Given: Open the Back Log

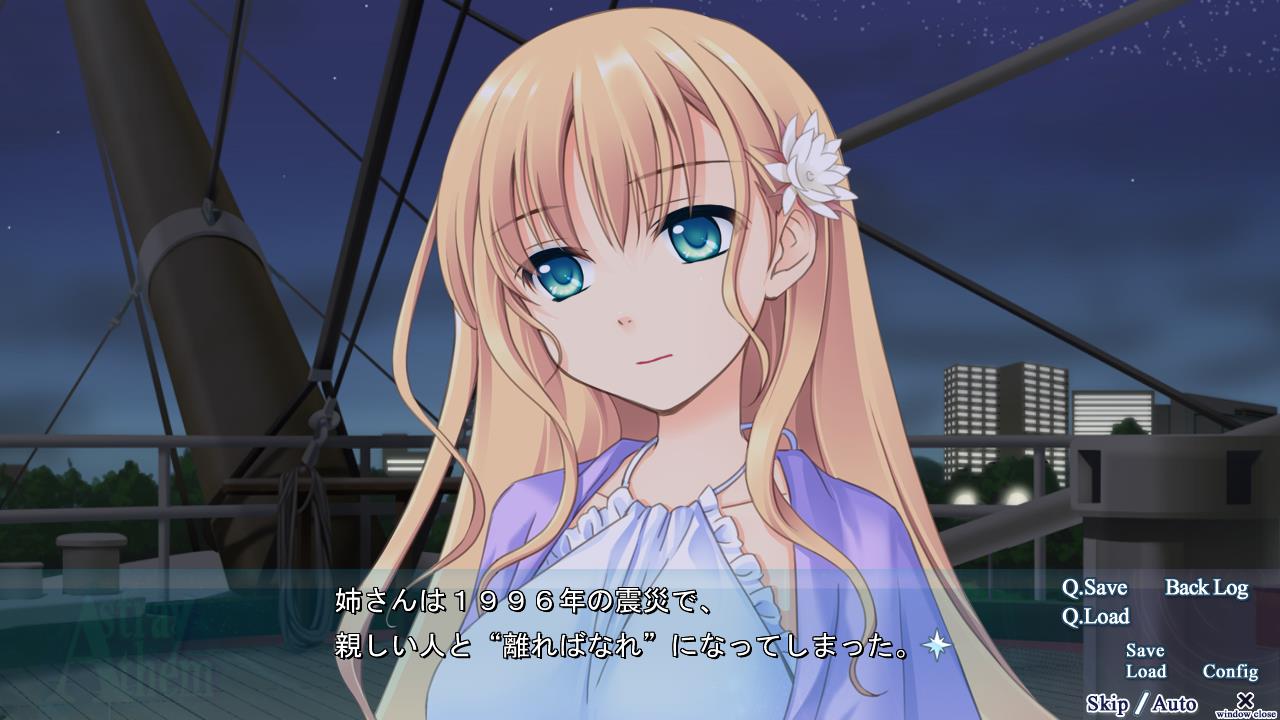Looking at the screenshot, I should [1206, 588].
